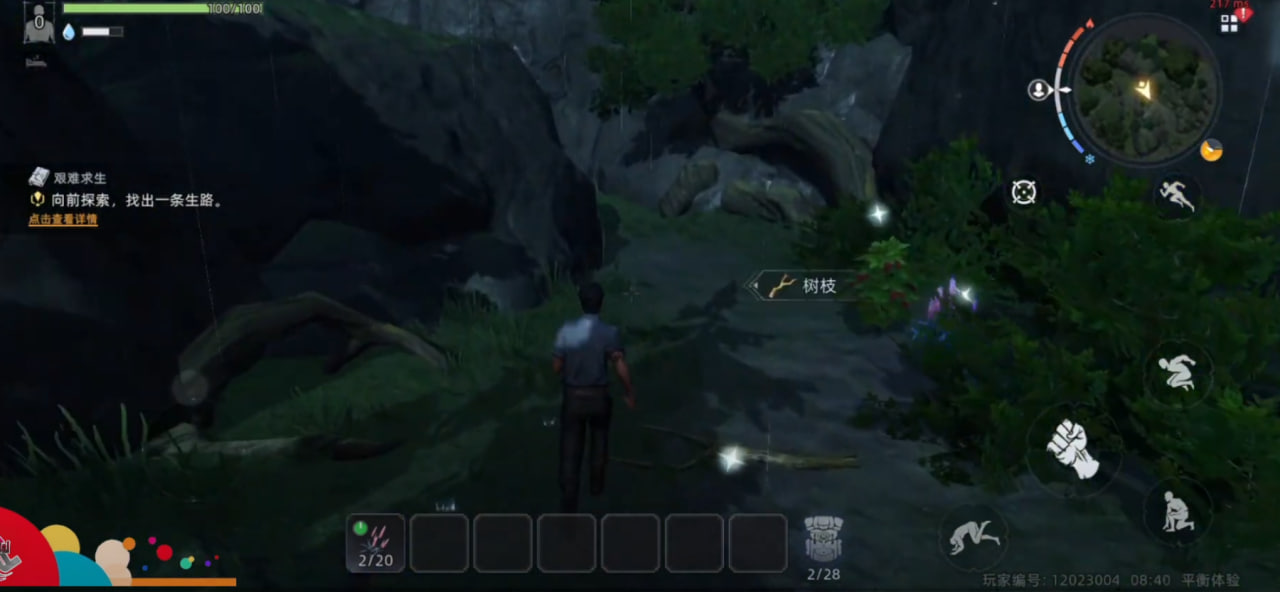
Task: Open the character status portrait
Action: (38, 22)
